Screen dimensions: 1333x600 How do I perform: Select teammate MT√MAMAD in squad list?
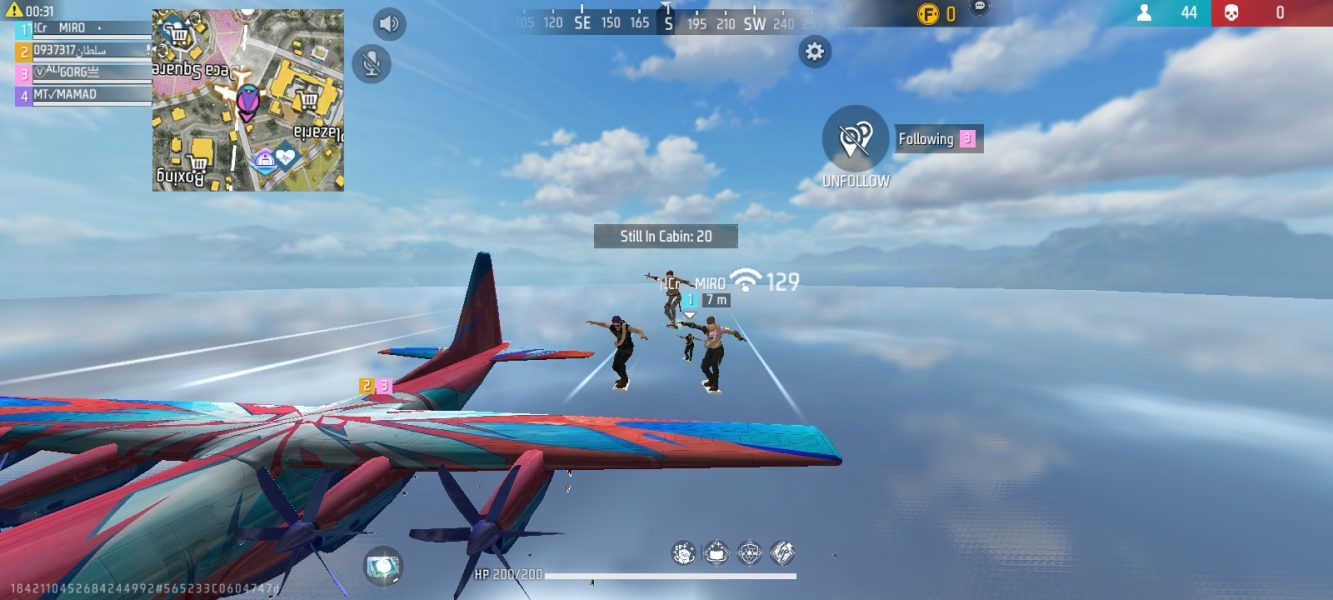80,95
